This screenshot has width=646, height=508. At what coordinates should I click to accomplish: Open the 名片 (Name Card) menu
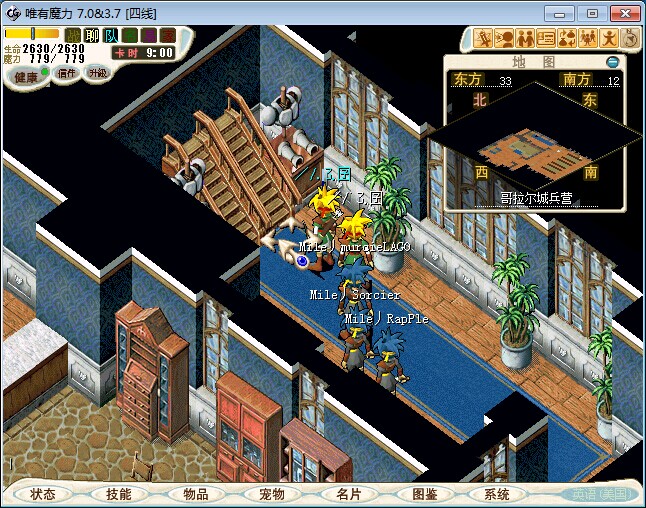[347, 494]
